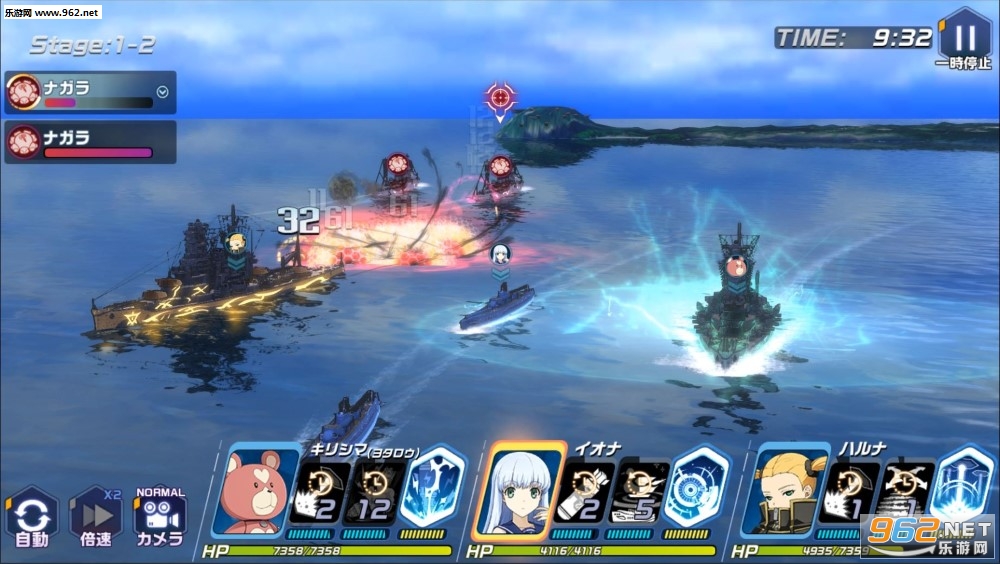Use Kirishima's skill with cooldown 12

point(373,494)
